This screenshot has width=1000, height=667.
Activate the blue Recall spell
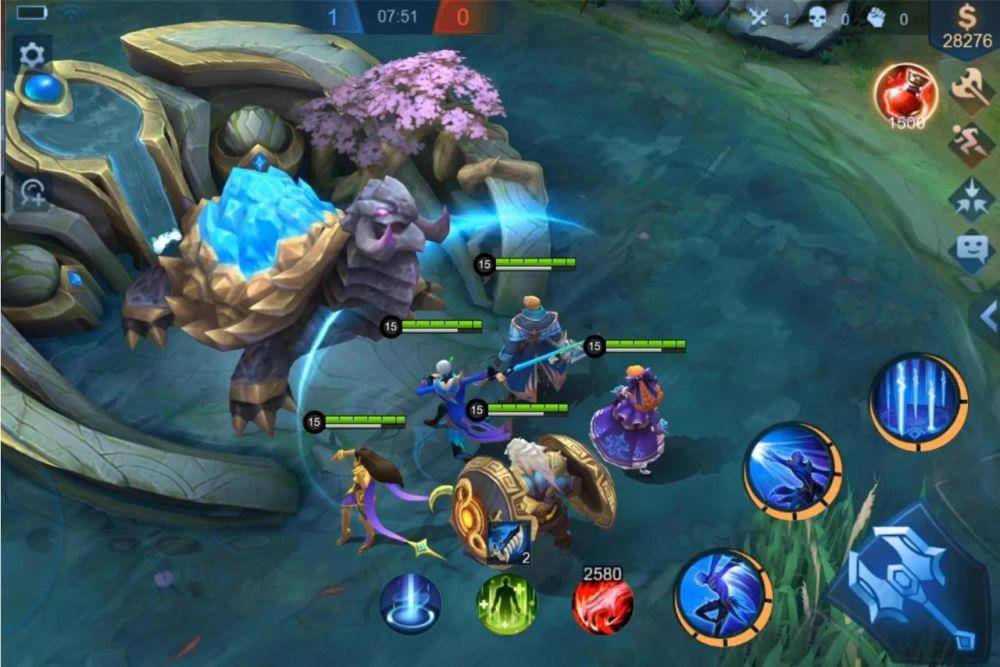[411, 604]
